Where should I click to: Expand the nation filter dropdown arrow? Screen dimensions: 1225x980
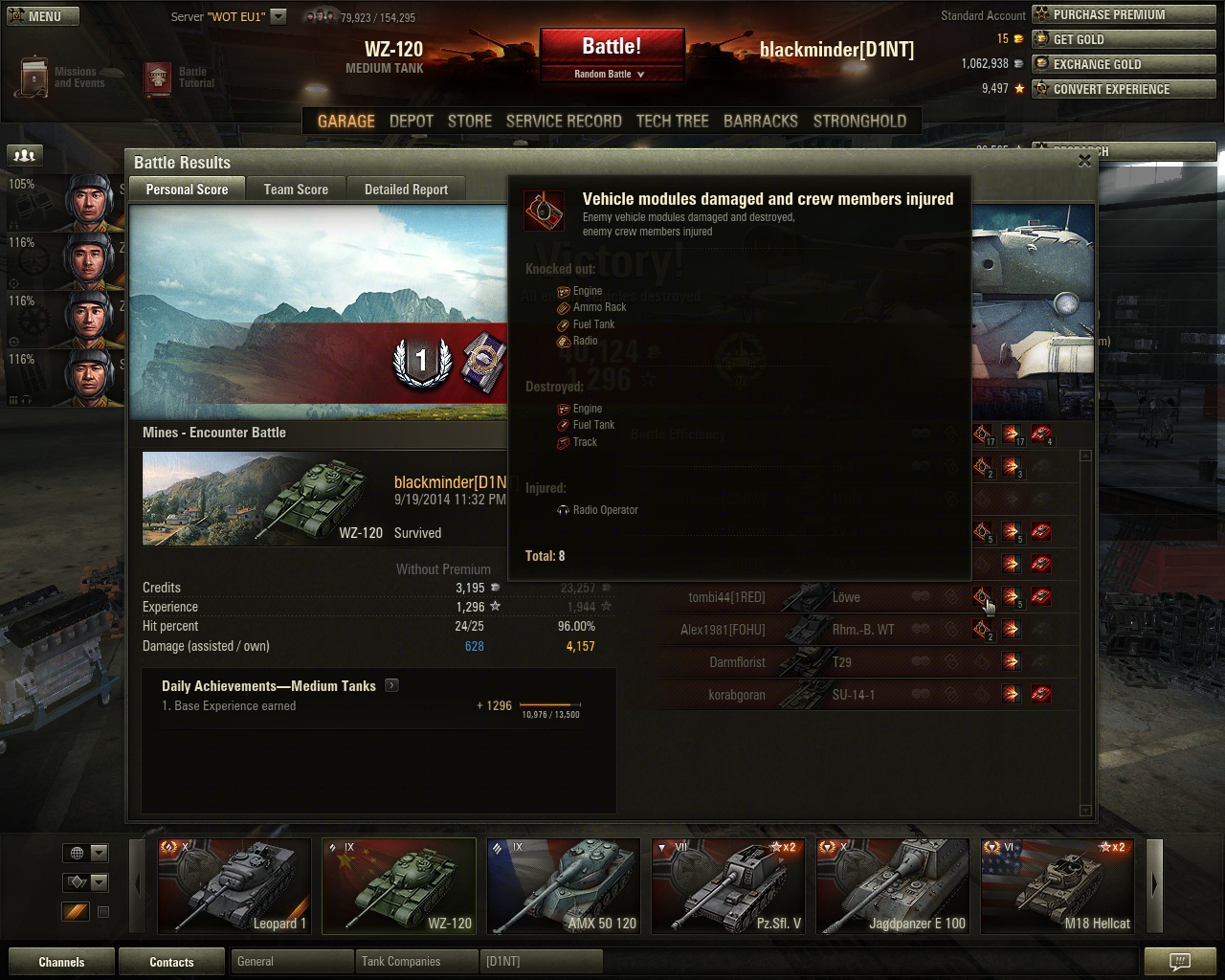100,852
